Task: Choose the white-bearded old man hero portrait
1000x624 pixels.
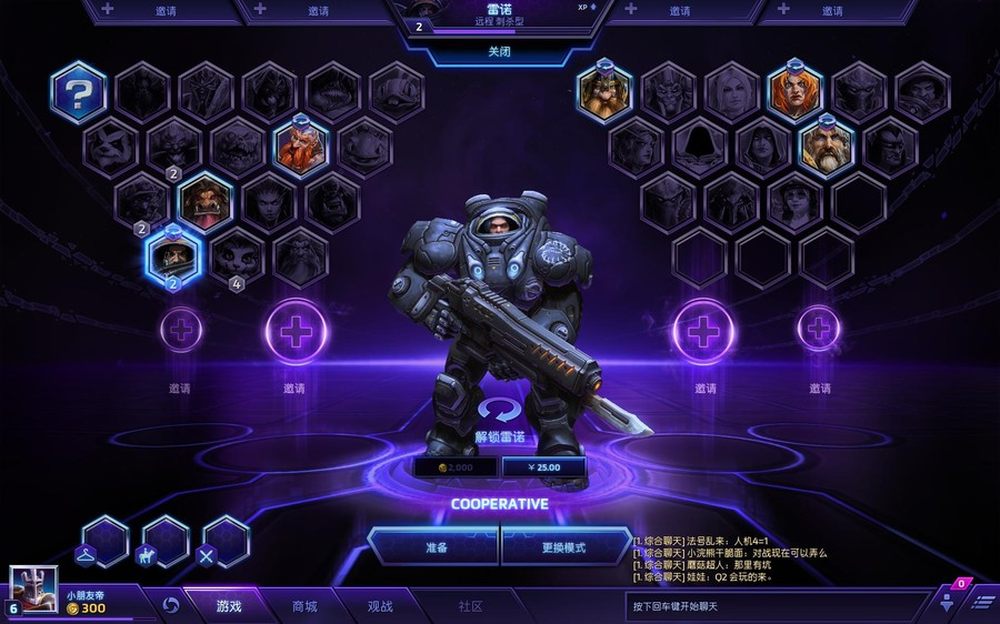Action: [x=827, y=147]
